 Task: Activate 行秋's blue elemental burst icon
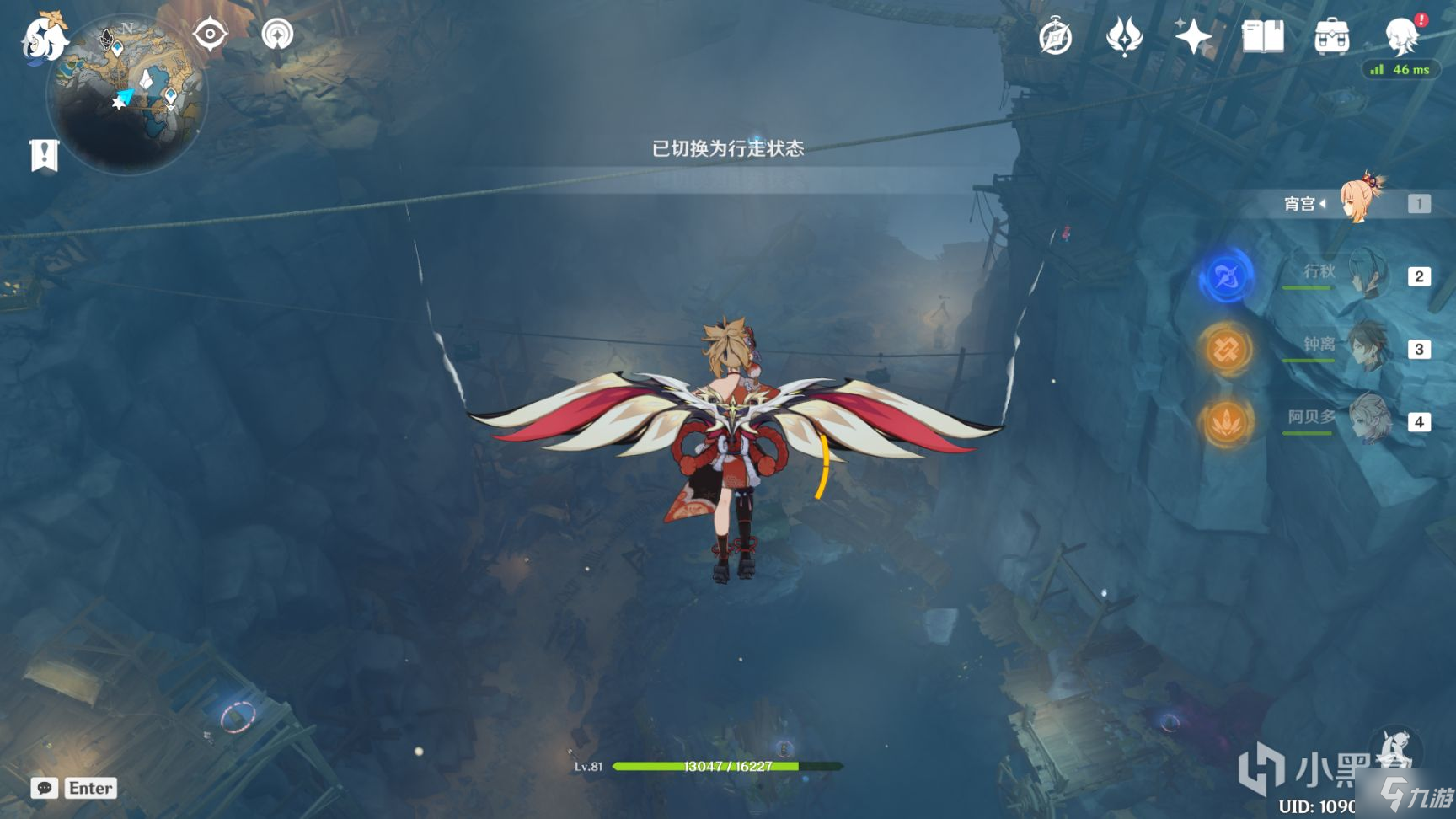(x=1226, y=276)
